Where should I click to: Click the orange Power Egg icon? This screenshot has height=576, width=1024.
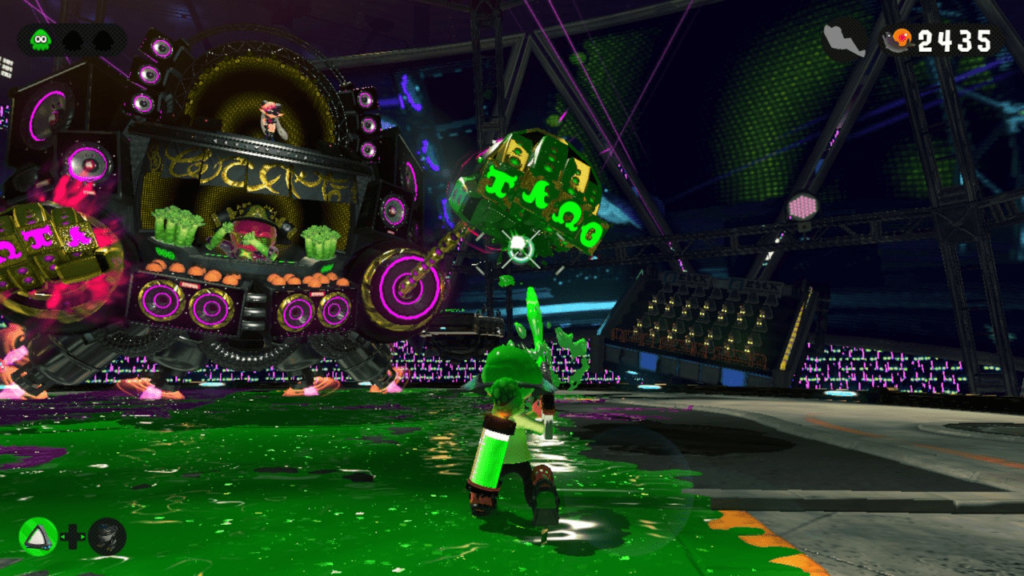click(x=902, y=40)
